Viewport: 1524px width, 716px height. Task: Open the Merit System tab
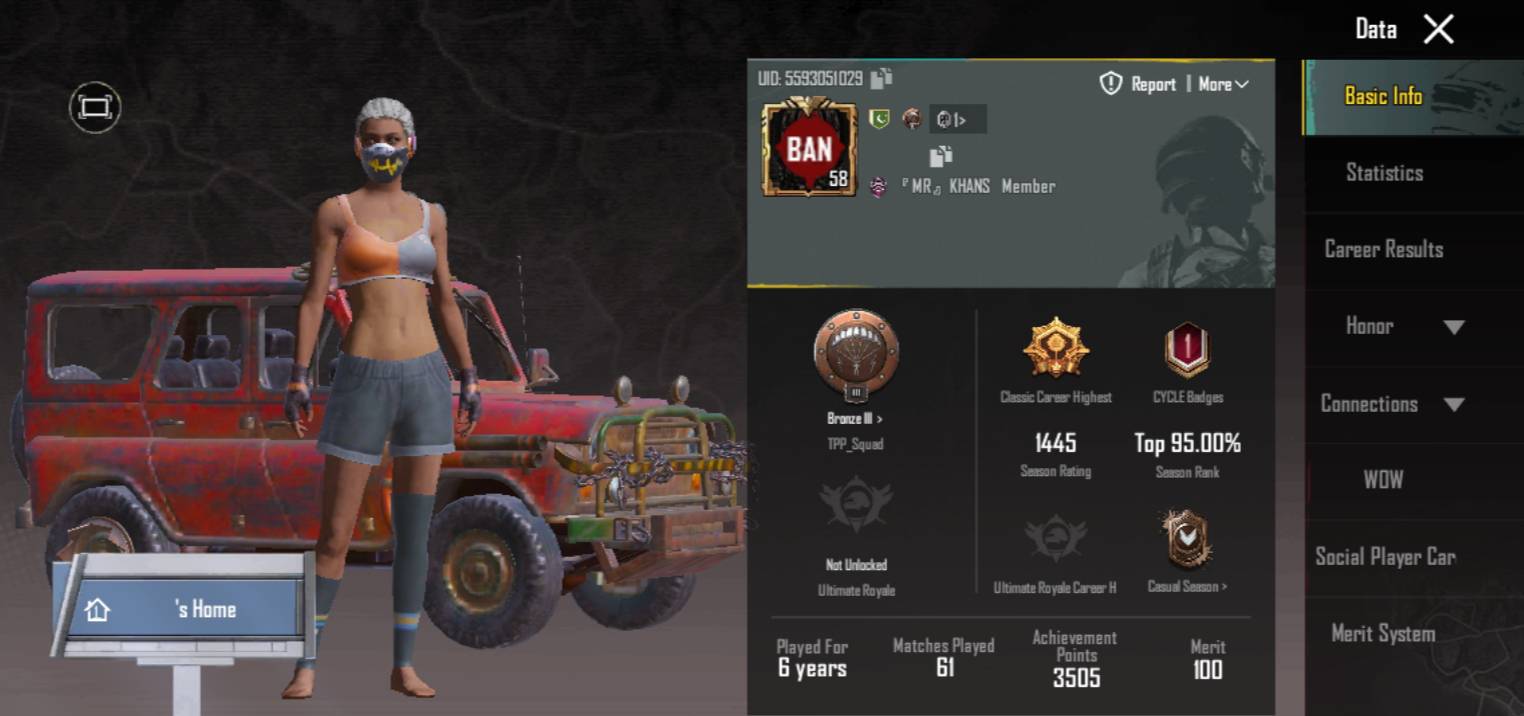(x=1384, y=633)
